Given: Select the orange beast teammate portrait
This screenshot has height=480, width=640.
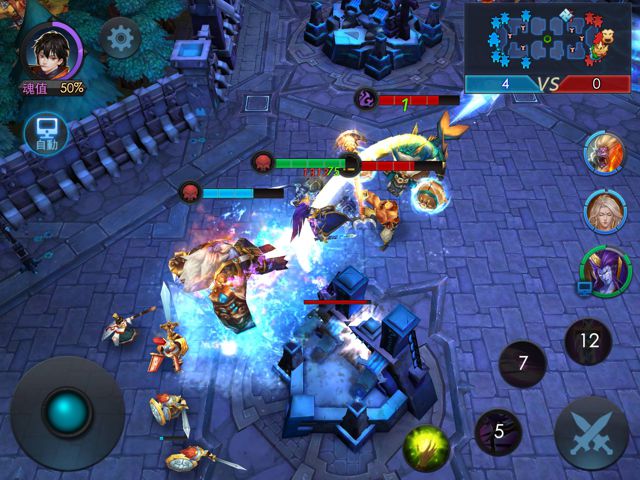Looking at the screenshot, I should (x=604, y=151).
